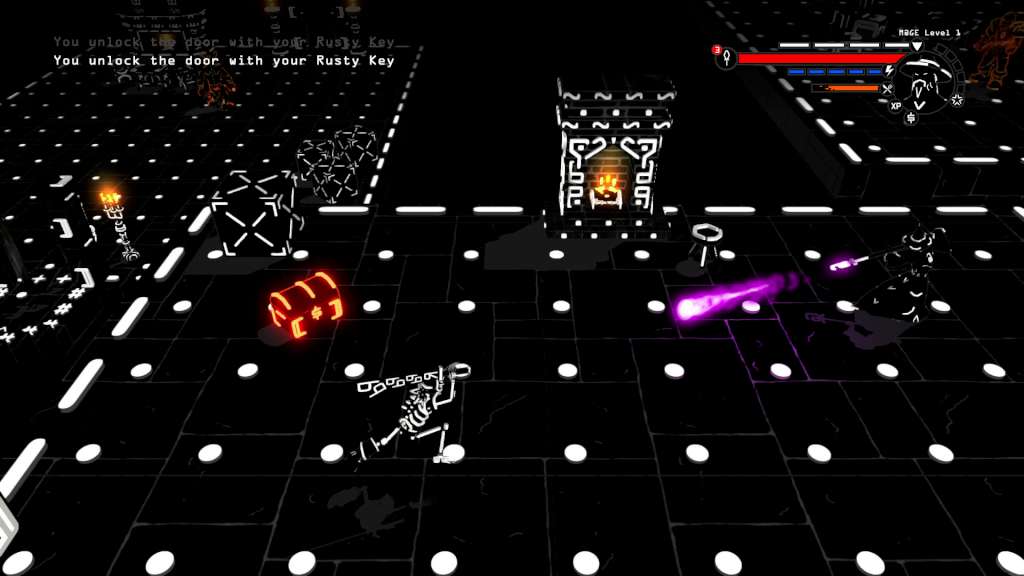
Task: Select the circular icon with red 3 badge
Action: (726, 58)
